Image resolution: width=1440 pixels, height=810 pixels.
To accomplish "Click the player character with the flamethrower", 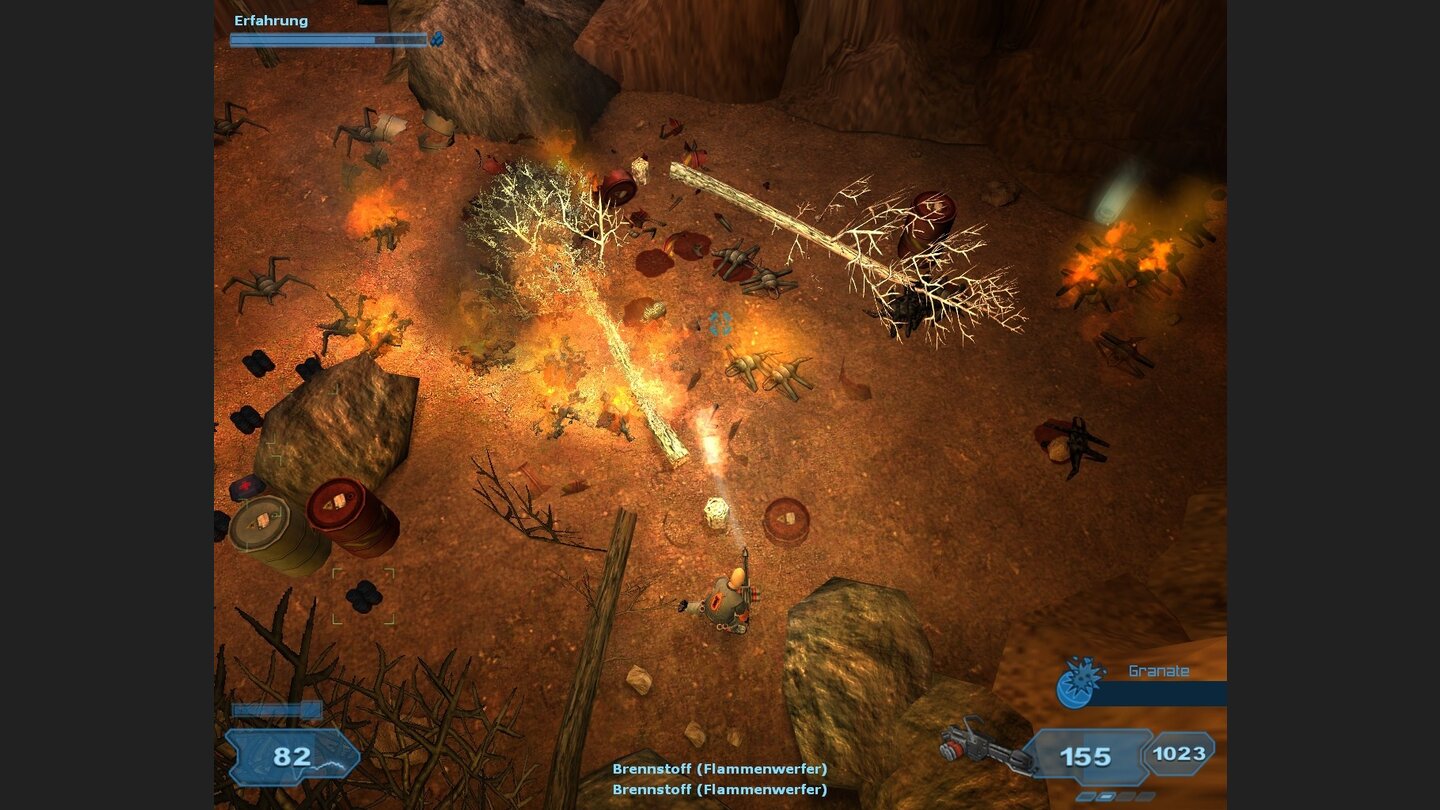I will point(728,600).
